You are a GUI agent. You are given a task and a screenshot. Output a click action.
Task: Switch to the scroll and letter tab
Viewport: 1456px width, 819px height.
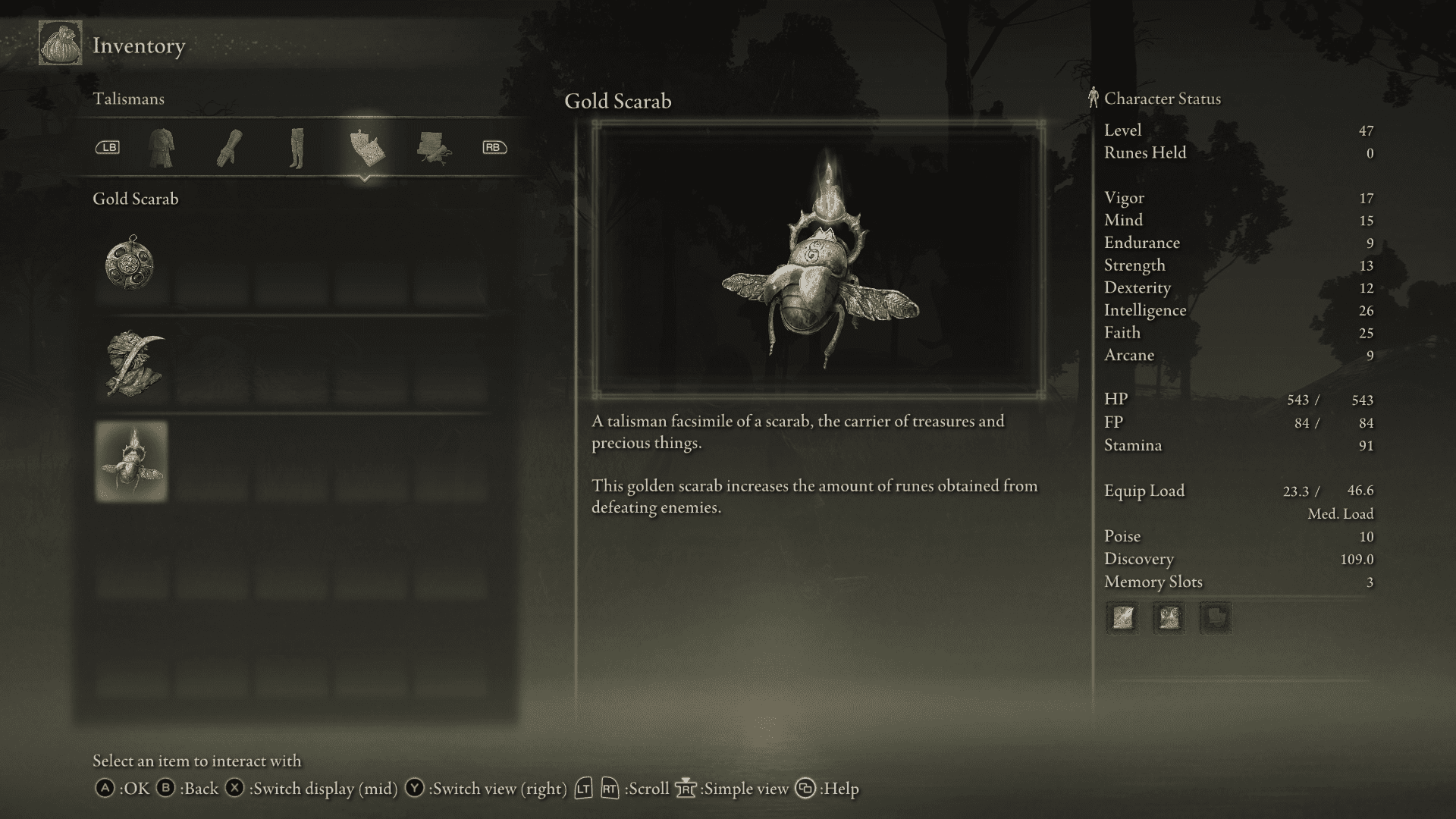433,147
